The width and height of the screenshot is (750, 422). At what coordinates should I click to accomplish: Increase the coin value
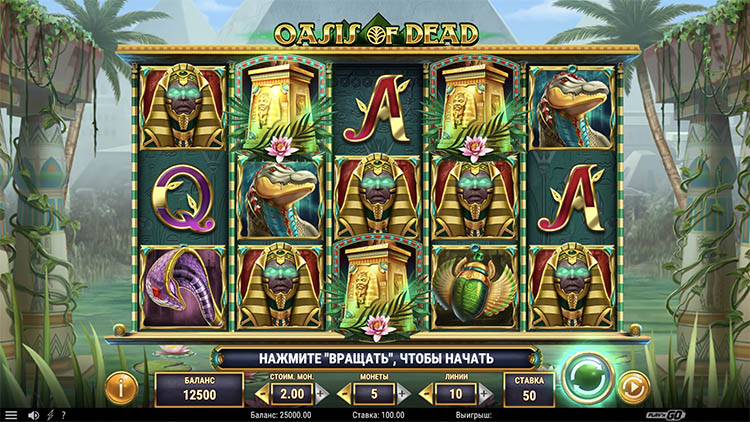[320, 394]
